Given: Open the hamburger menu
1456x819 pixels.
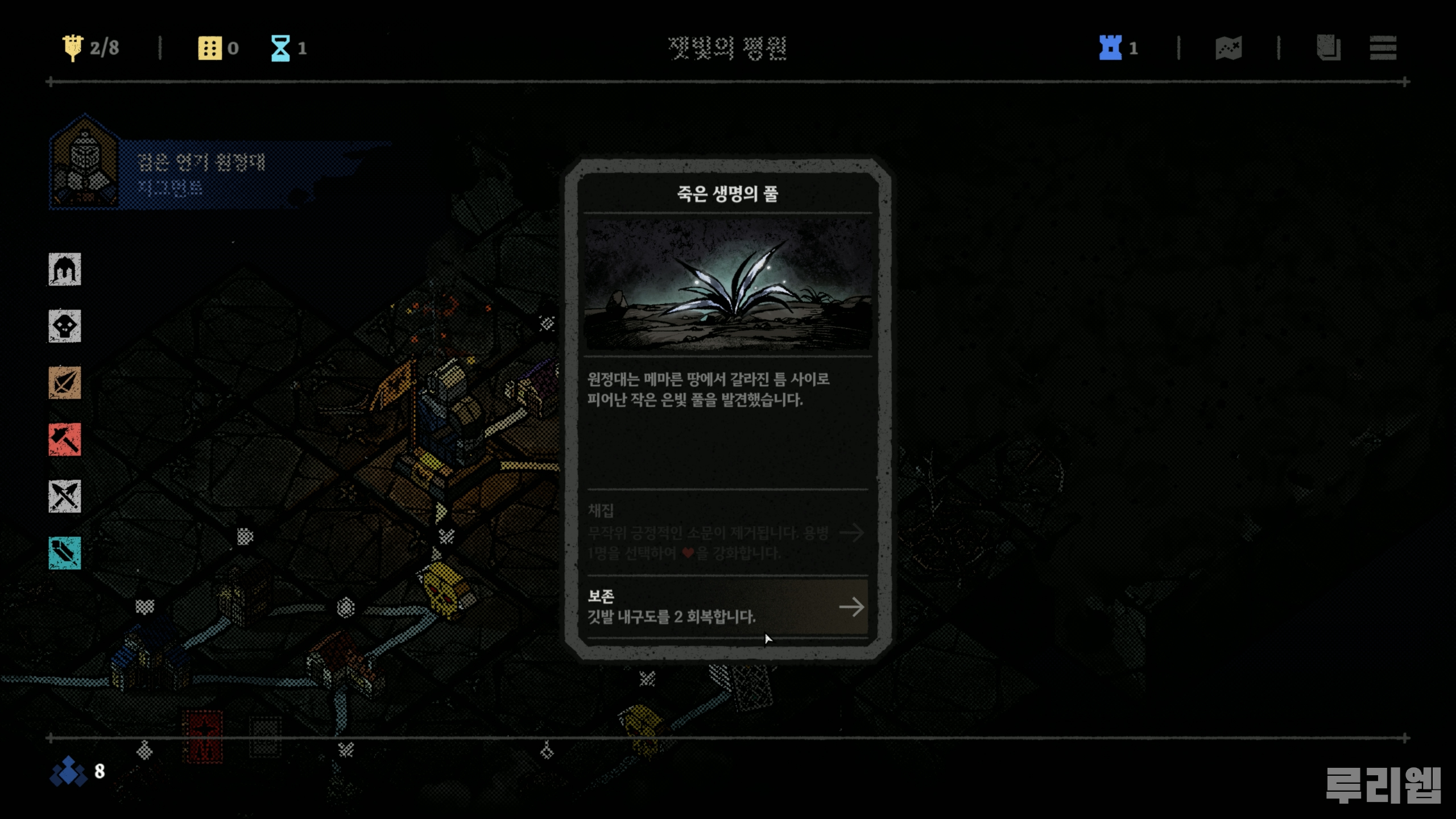Looking at the screenshot, I should click(1383, 48).
